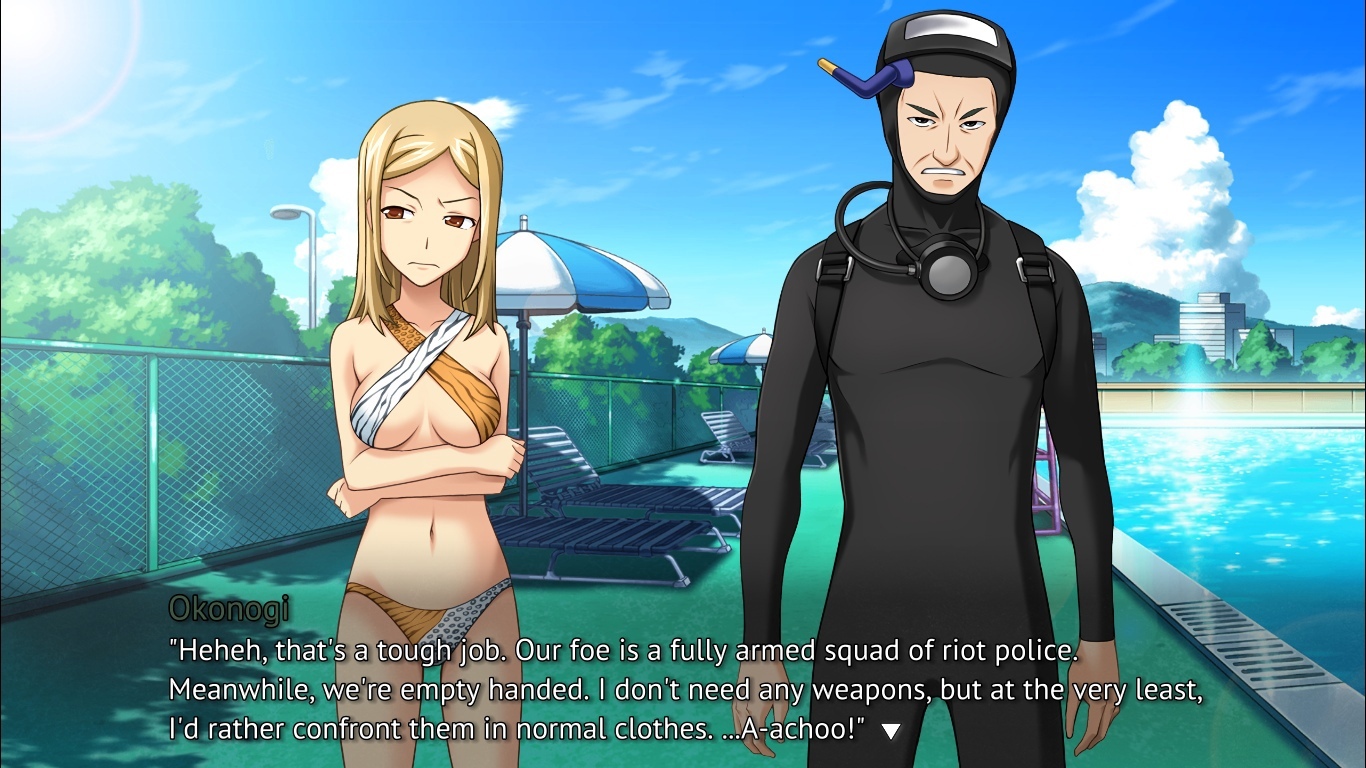The image size is (1366, 768).
Task: Click the white dialogue advance arrow
Action: (x=890, y=732)
